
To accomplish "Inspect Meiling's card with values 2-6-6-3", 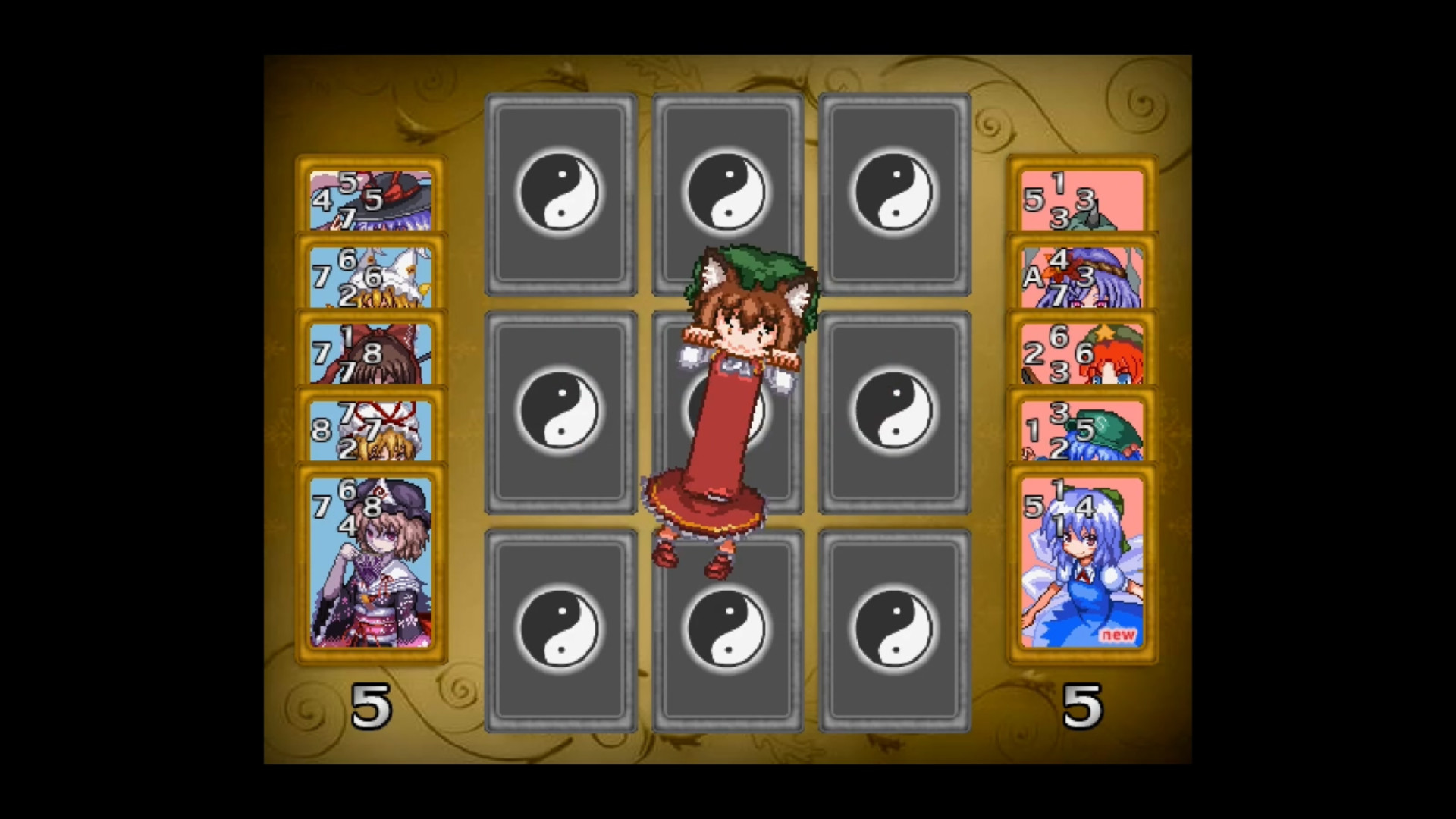I will [x=1081, y=351].
